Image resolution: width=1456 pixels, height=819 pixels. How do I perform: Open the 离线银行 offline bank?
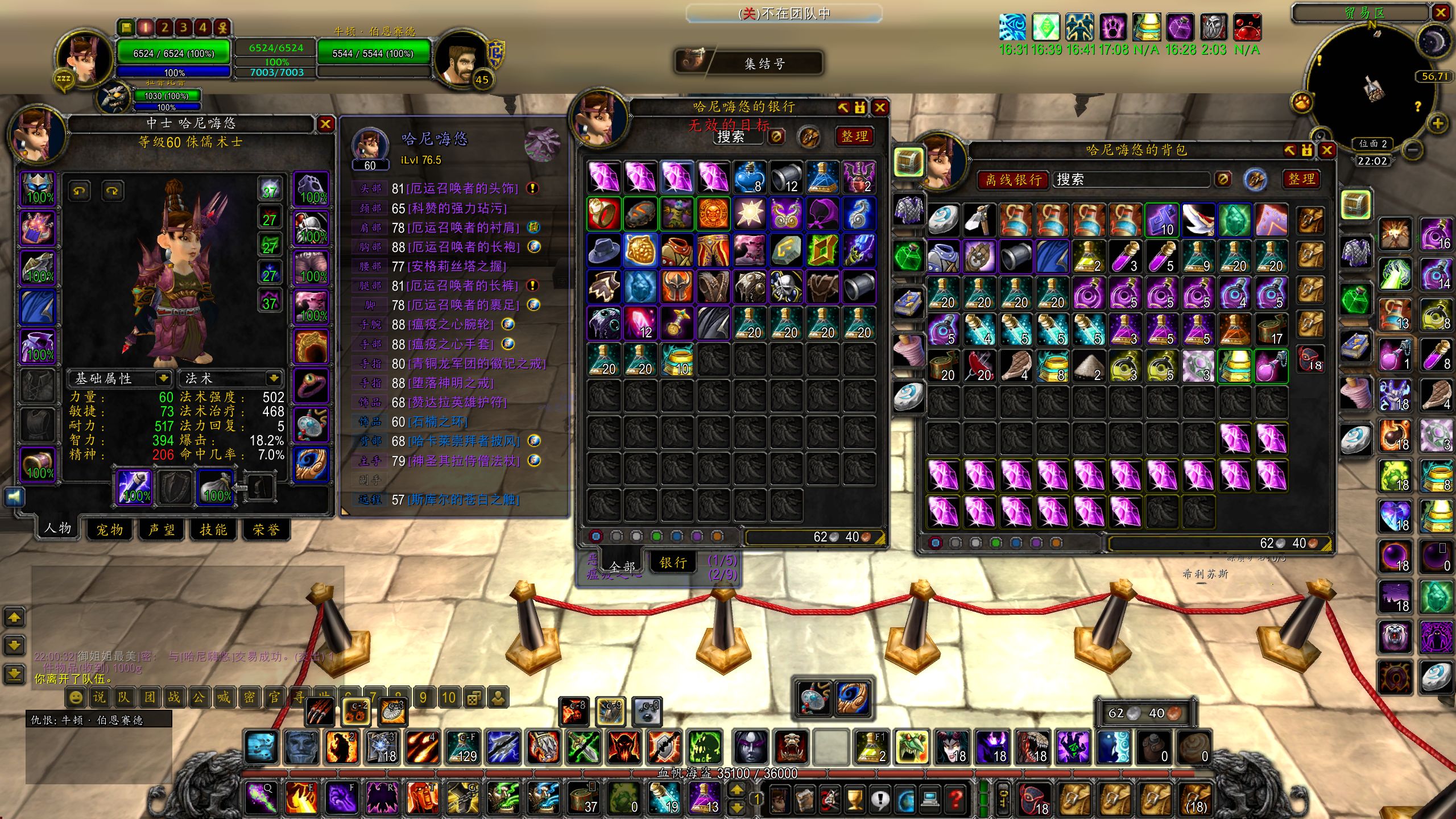click(1014, 180)
